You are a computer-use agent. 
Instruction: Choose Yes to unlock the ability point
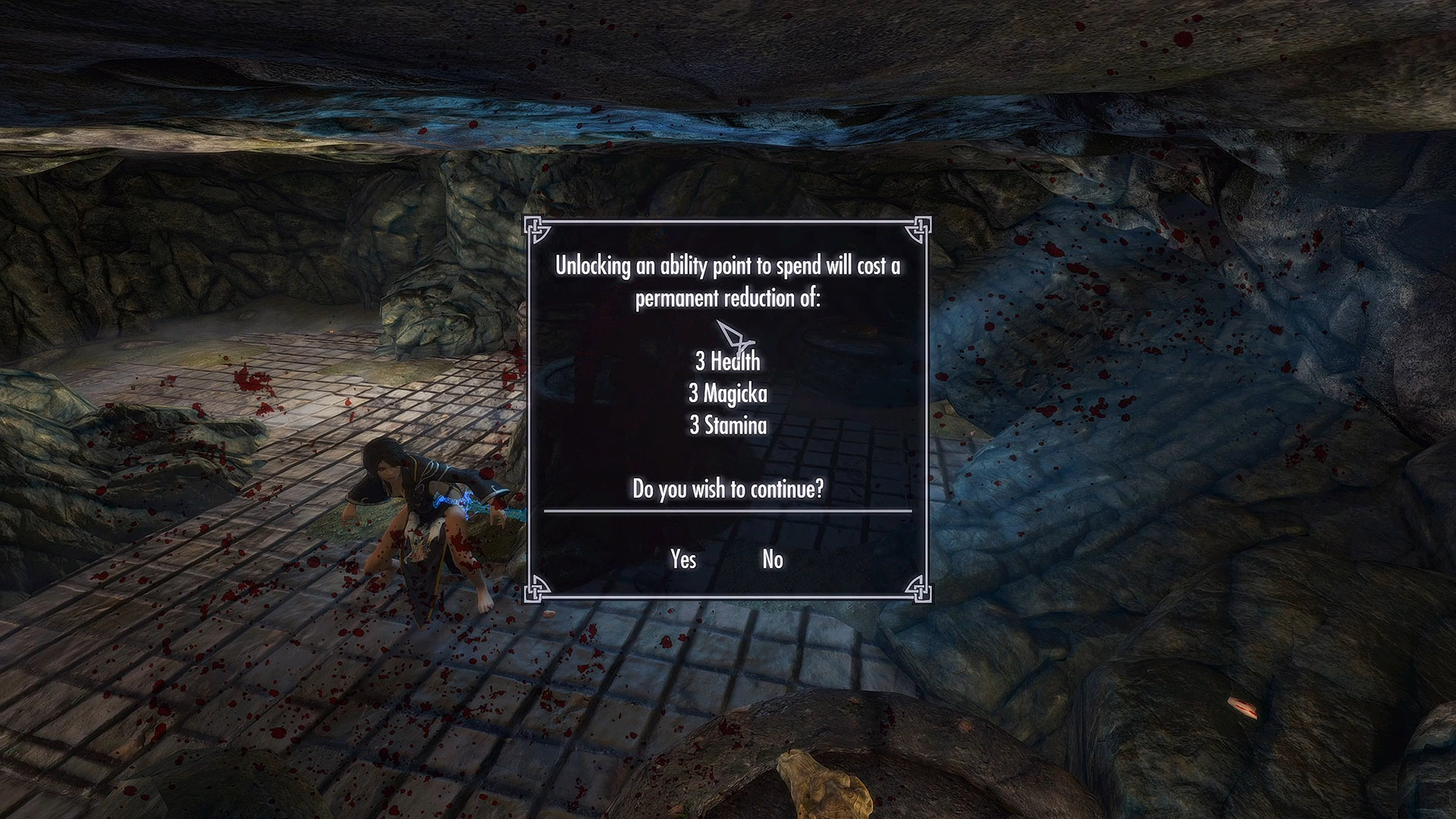[x=682, y=560]
